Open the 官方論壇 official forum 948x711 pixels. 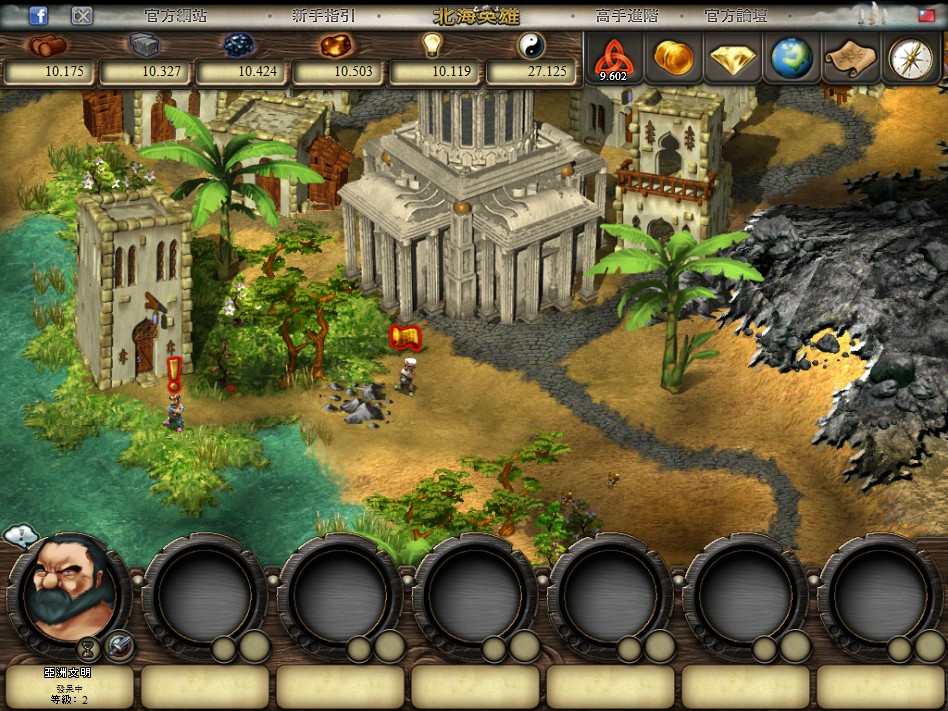pyautogui.click(x=736, y=16)
